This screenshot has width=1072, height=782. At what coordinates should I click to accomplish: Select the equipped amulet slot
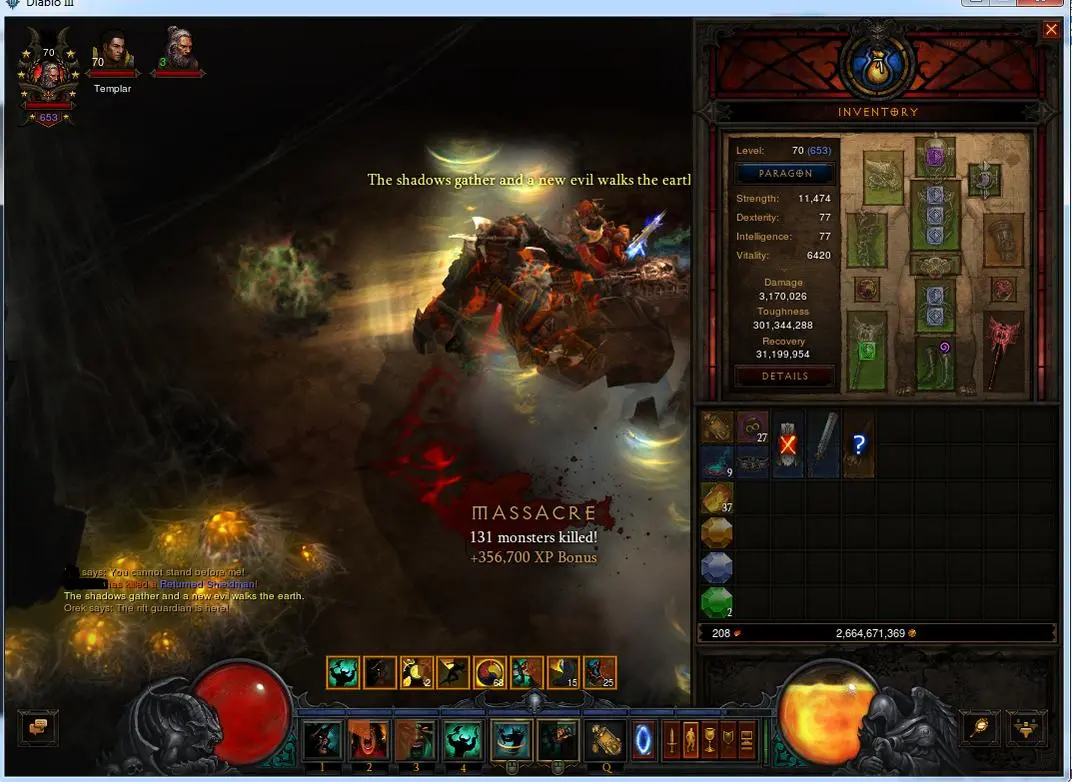(985, 180)
